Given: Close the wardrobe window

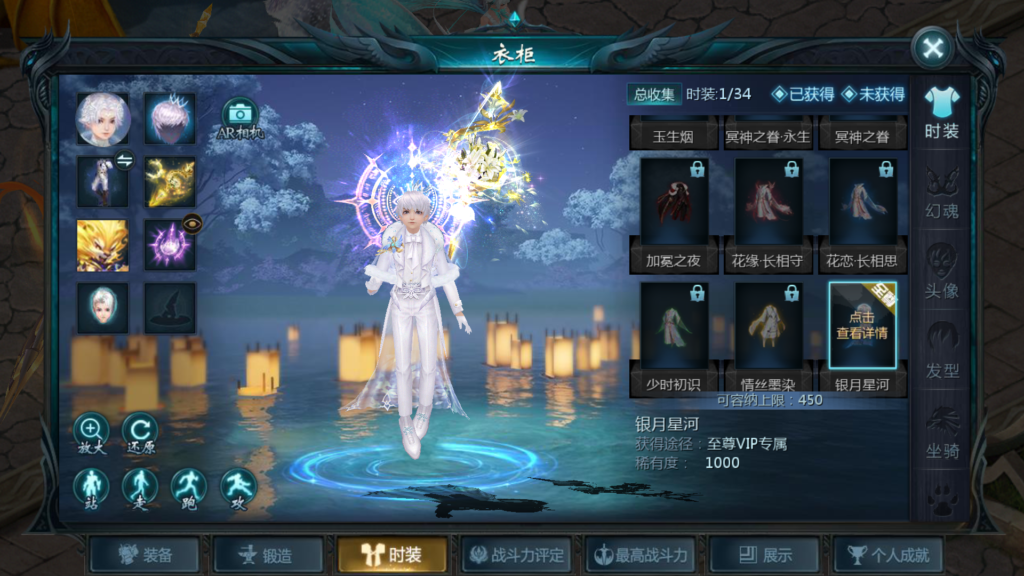Looking at the screenshot, I should click(932, 49).
